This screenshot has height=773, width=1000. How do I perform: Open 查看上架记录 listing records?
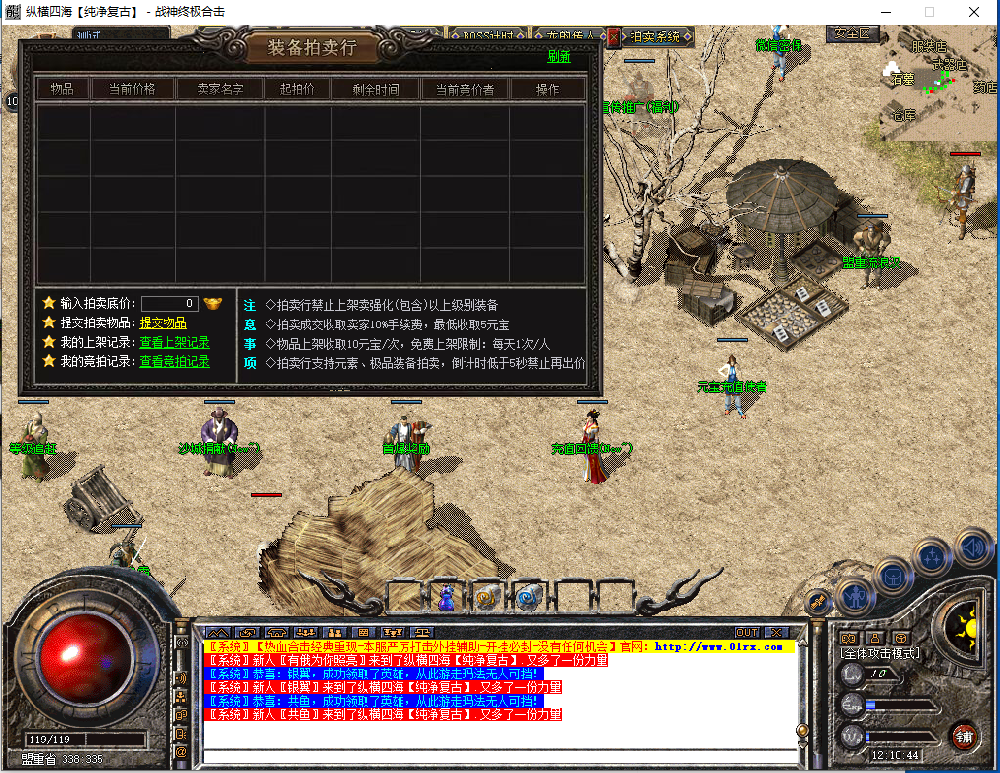[x=174, y=342]
